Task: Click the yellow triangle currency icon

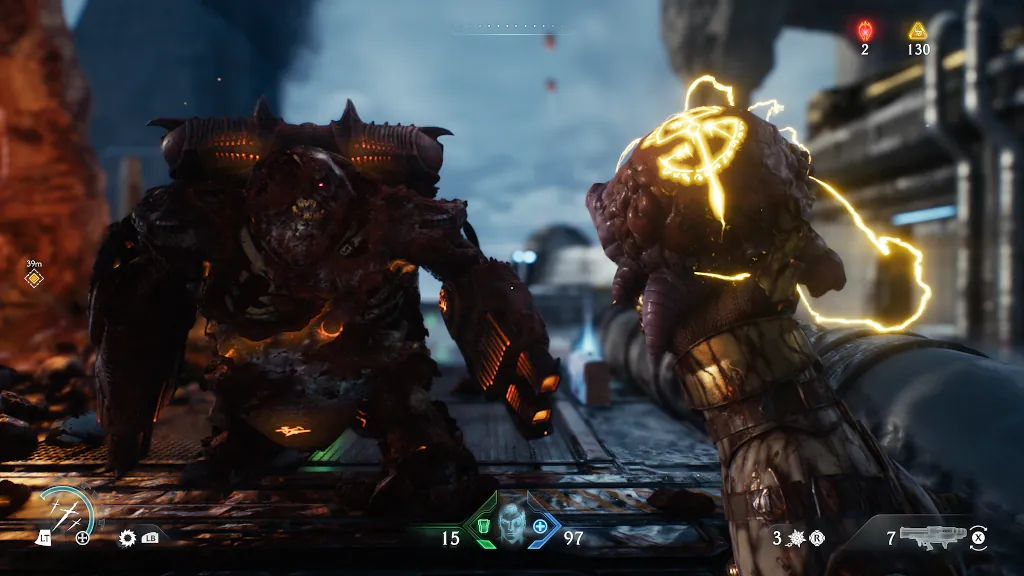Action: tap(918, 30)
